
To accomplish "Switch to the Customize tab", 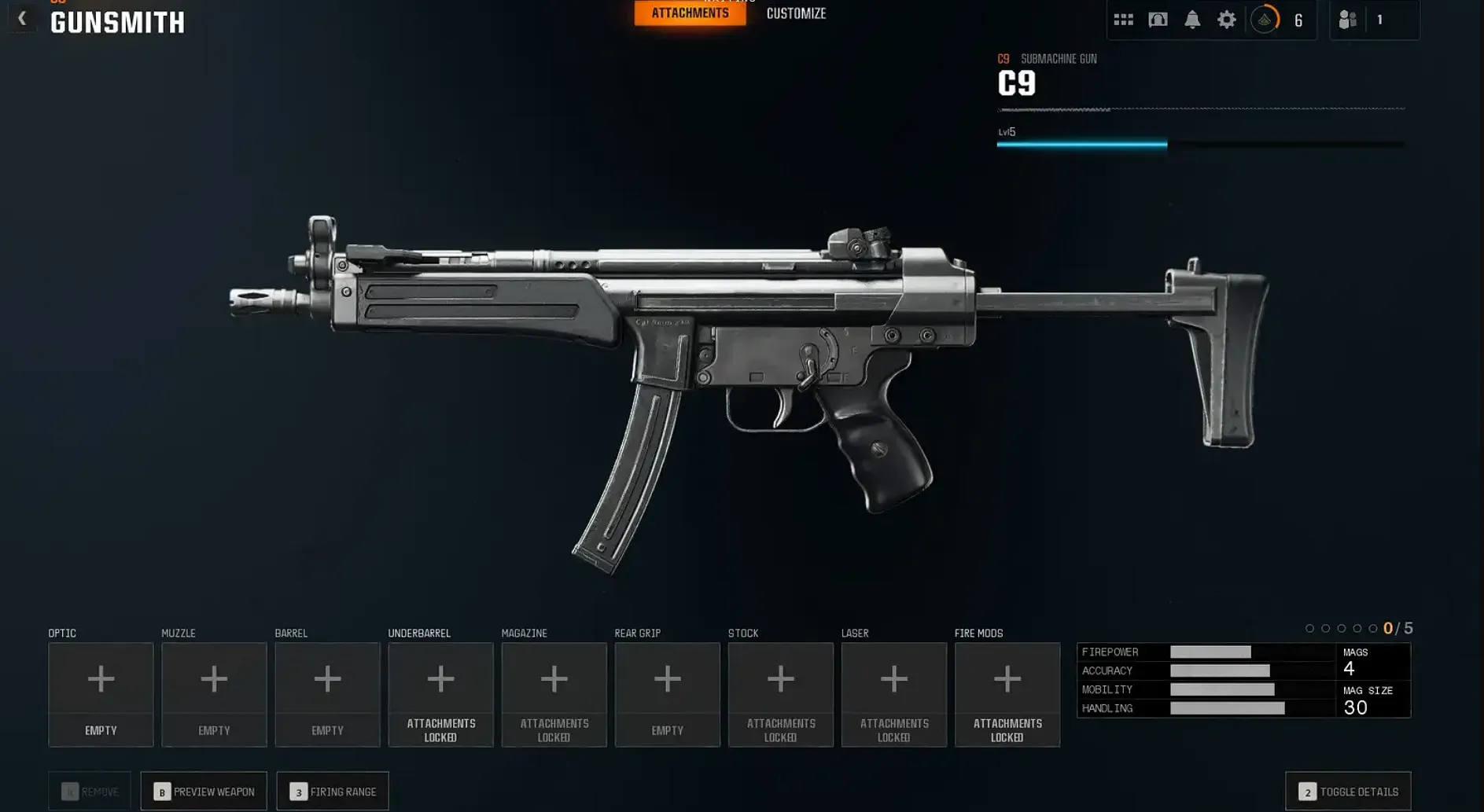I will point(796,13).
